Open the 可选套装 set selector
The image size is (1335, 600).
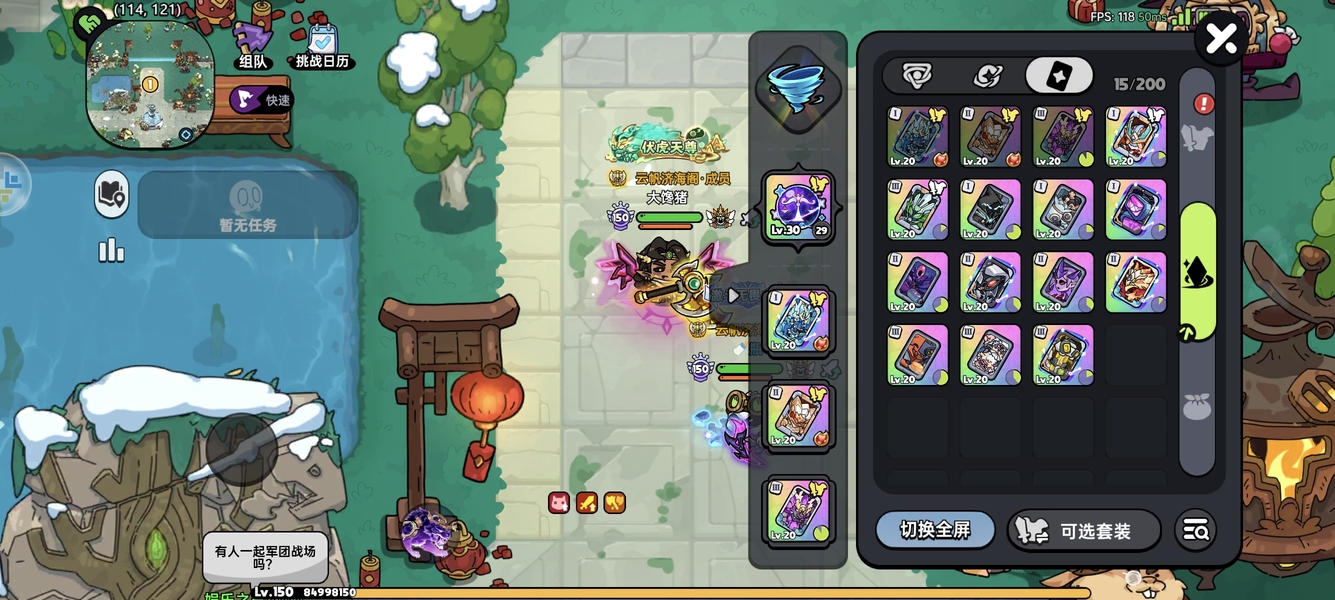pos(1083,531)
